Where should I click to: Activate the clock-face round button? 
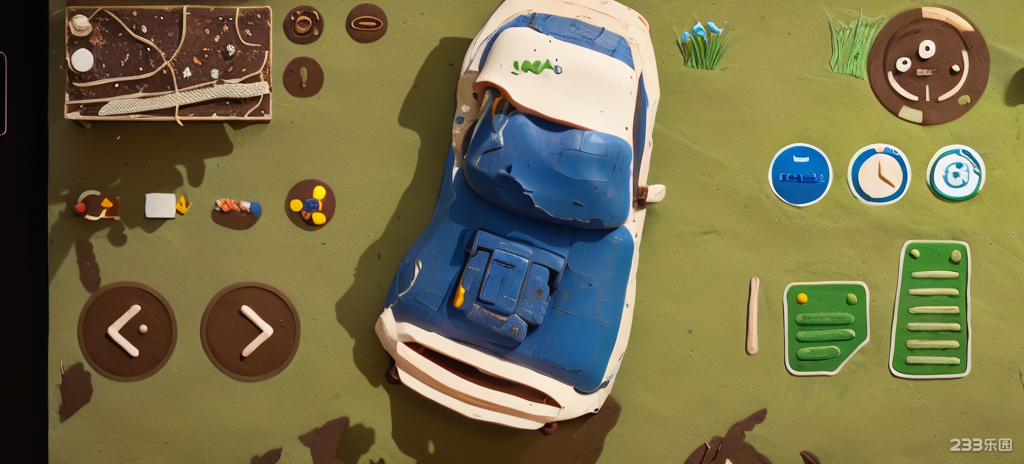pyautogui.click(x=879, y=175)
